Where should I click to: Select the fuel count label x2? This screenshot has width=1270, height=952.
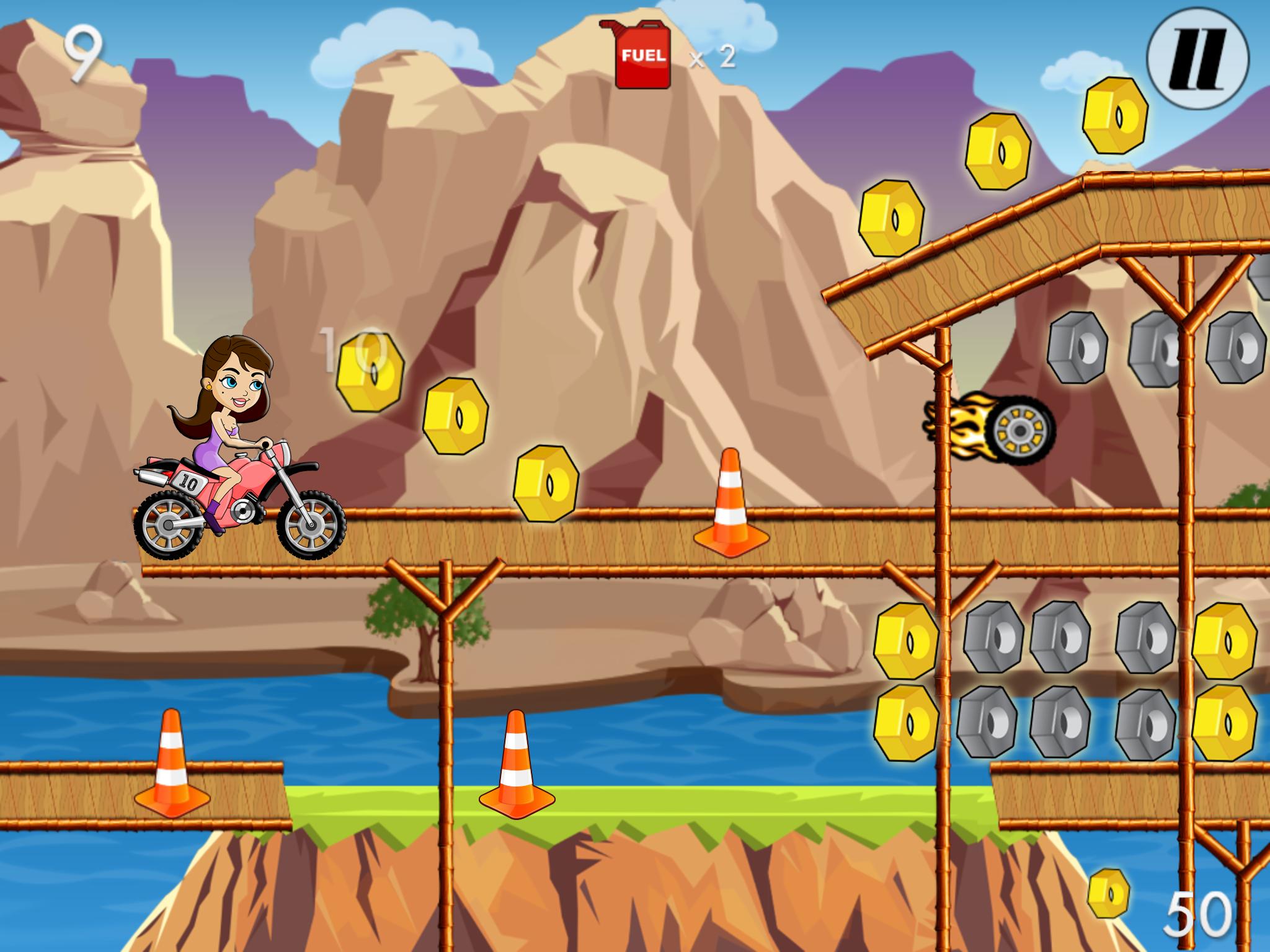pyautogui.click(x=712, y=59)
